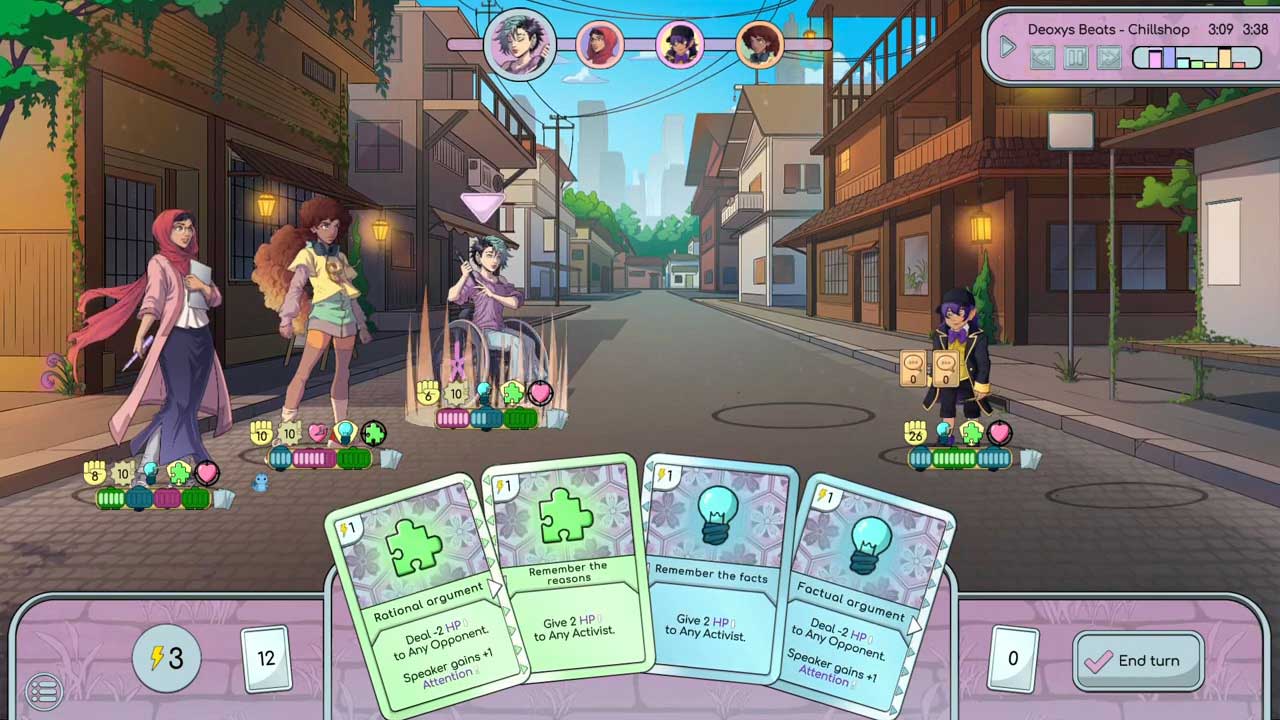Select the purple-haired opponent turn portrait
1280x720 pixels.
(680, 45)
